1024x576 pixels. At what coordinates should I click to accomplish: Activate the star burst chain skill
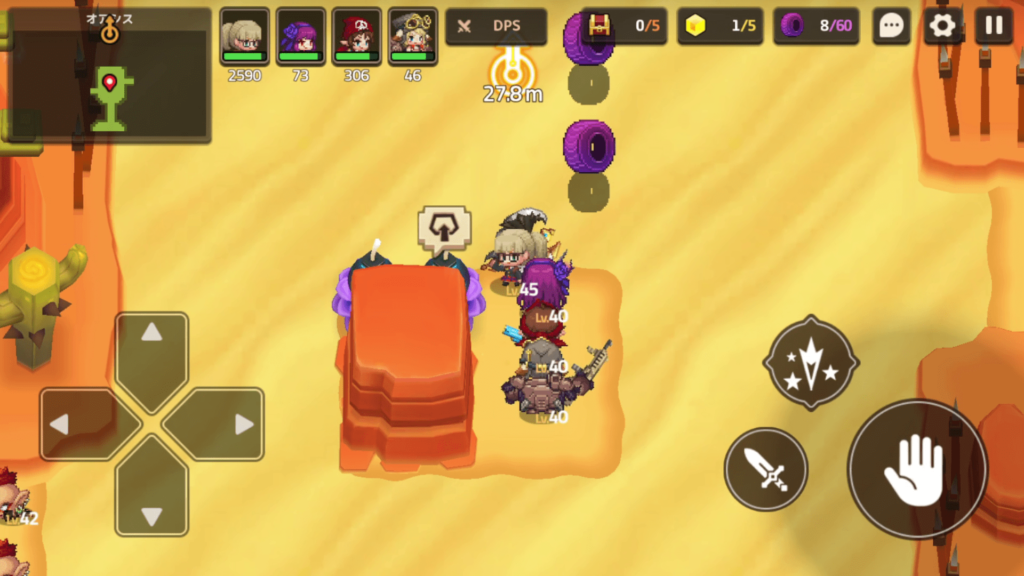[810, 362]
